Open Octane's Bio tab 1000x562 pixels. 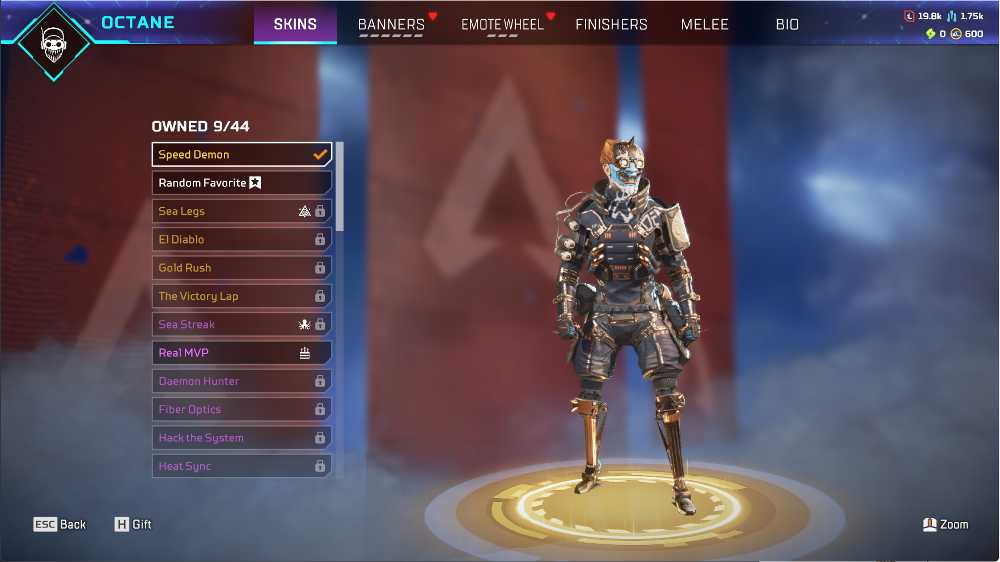[x=787, y=24]
